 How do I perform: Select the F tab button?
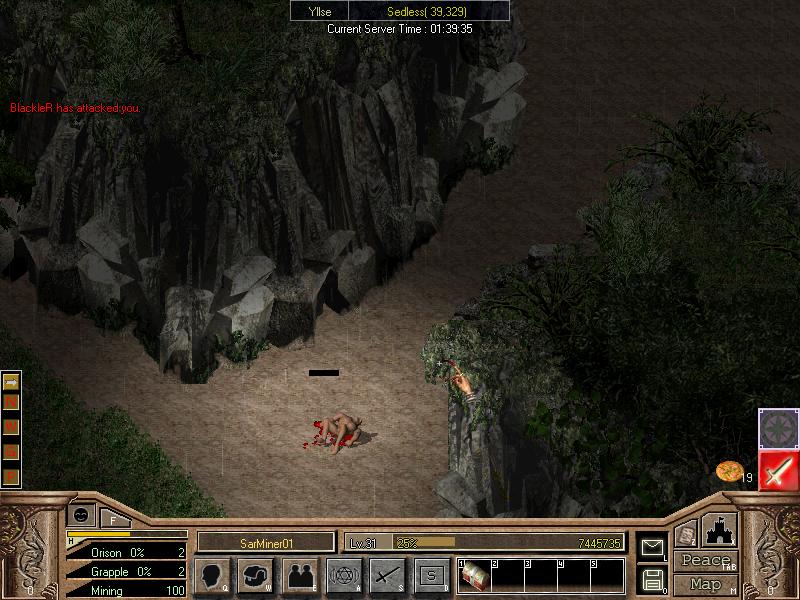(113, 519)
